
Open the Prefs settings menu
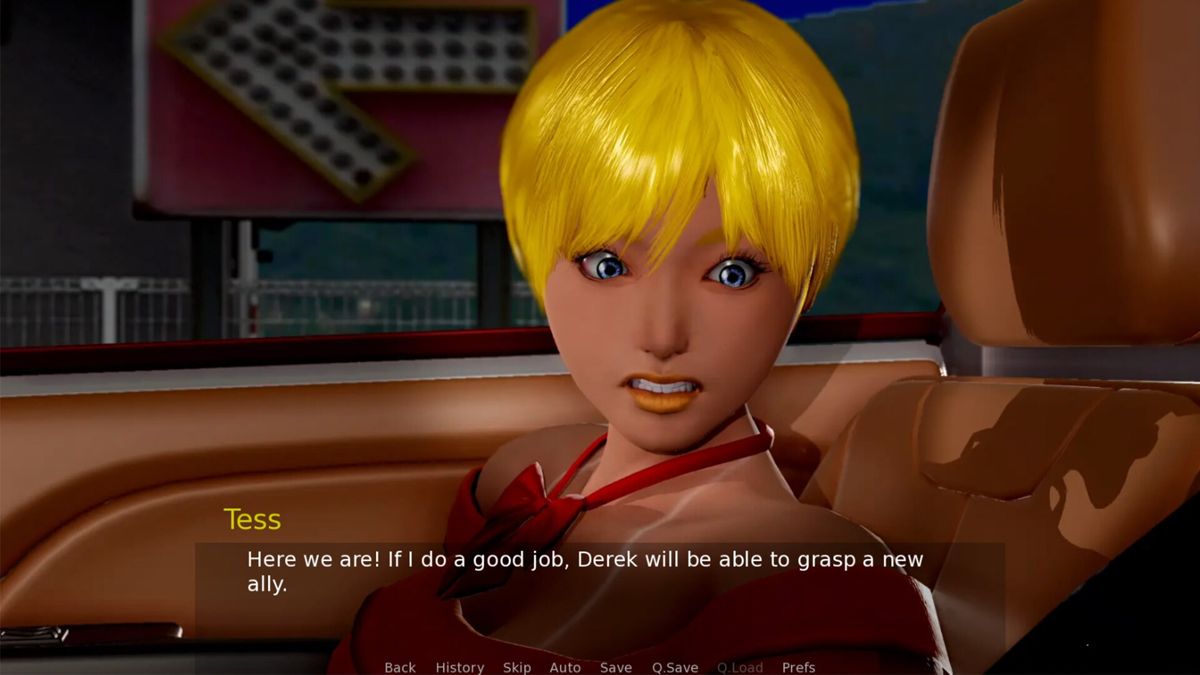[x=798, y=667]
